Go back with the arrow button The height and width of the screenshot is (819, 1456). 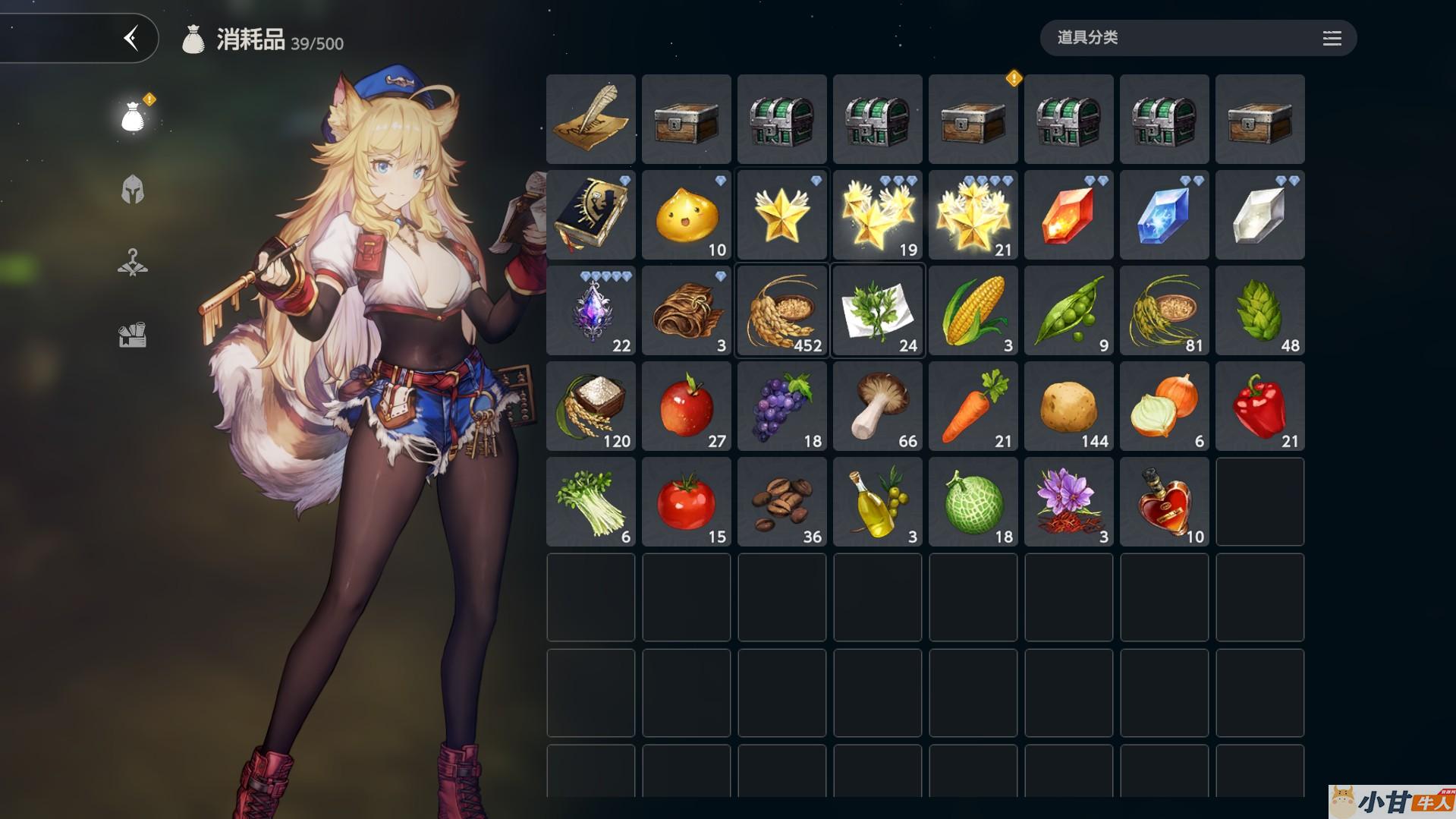tap(131, 38)
